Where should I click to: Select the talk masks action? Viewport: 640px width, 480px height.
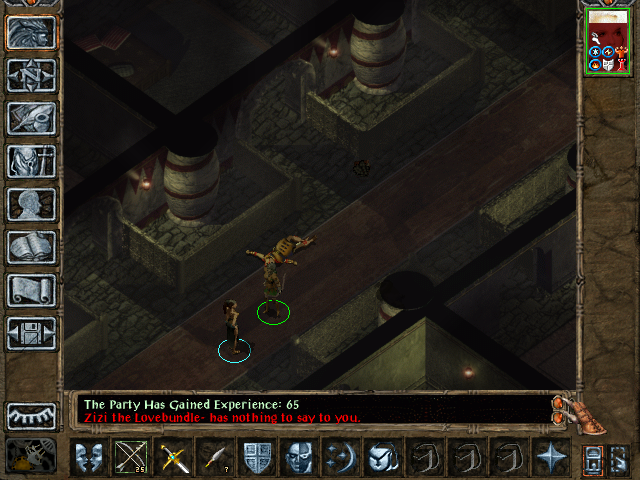point(89,459)
